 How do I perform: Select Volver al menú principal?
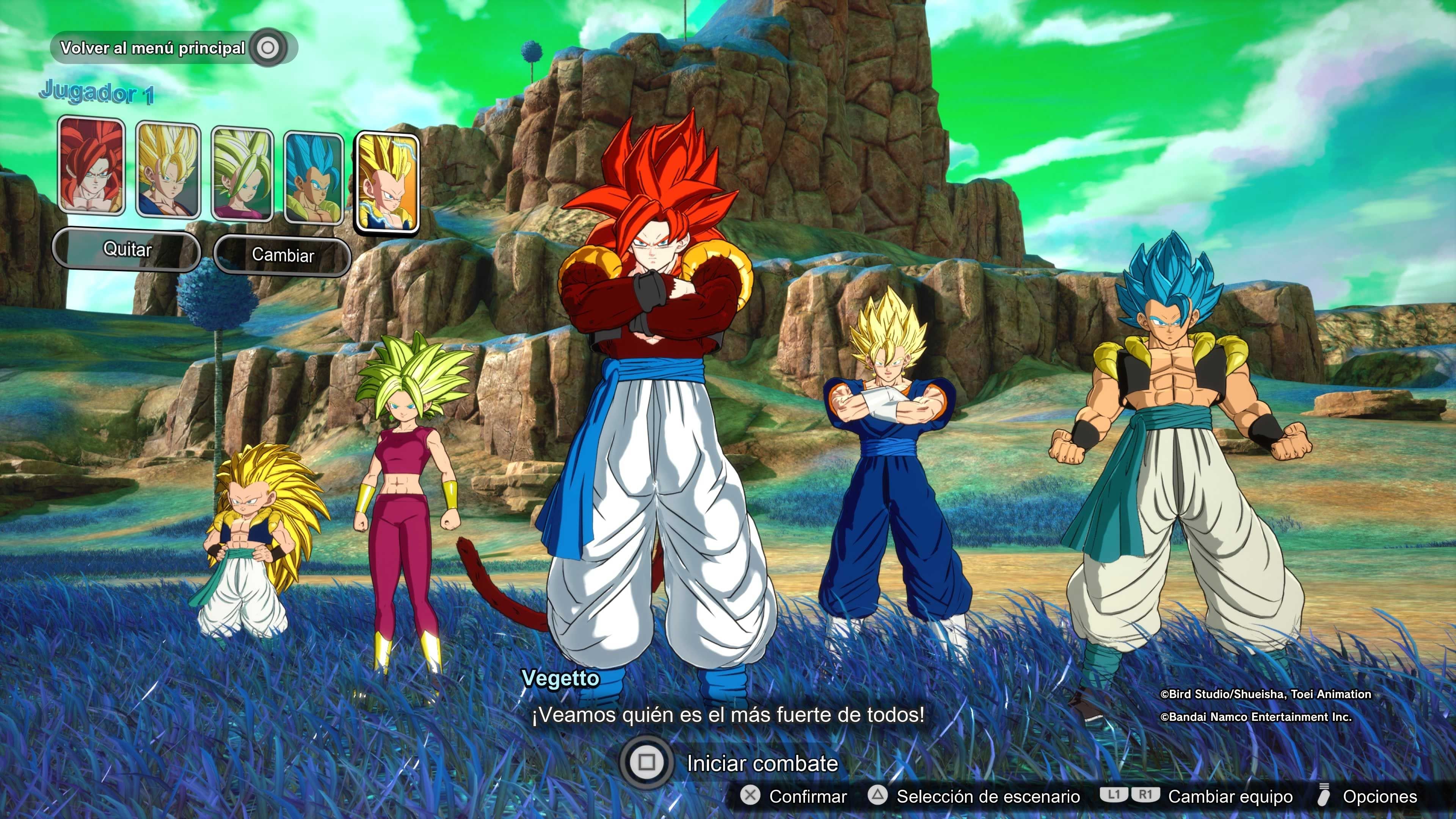(x=152, y=47)
